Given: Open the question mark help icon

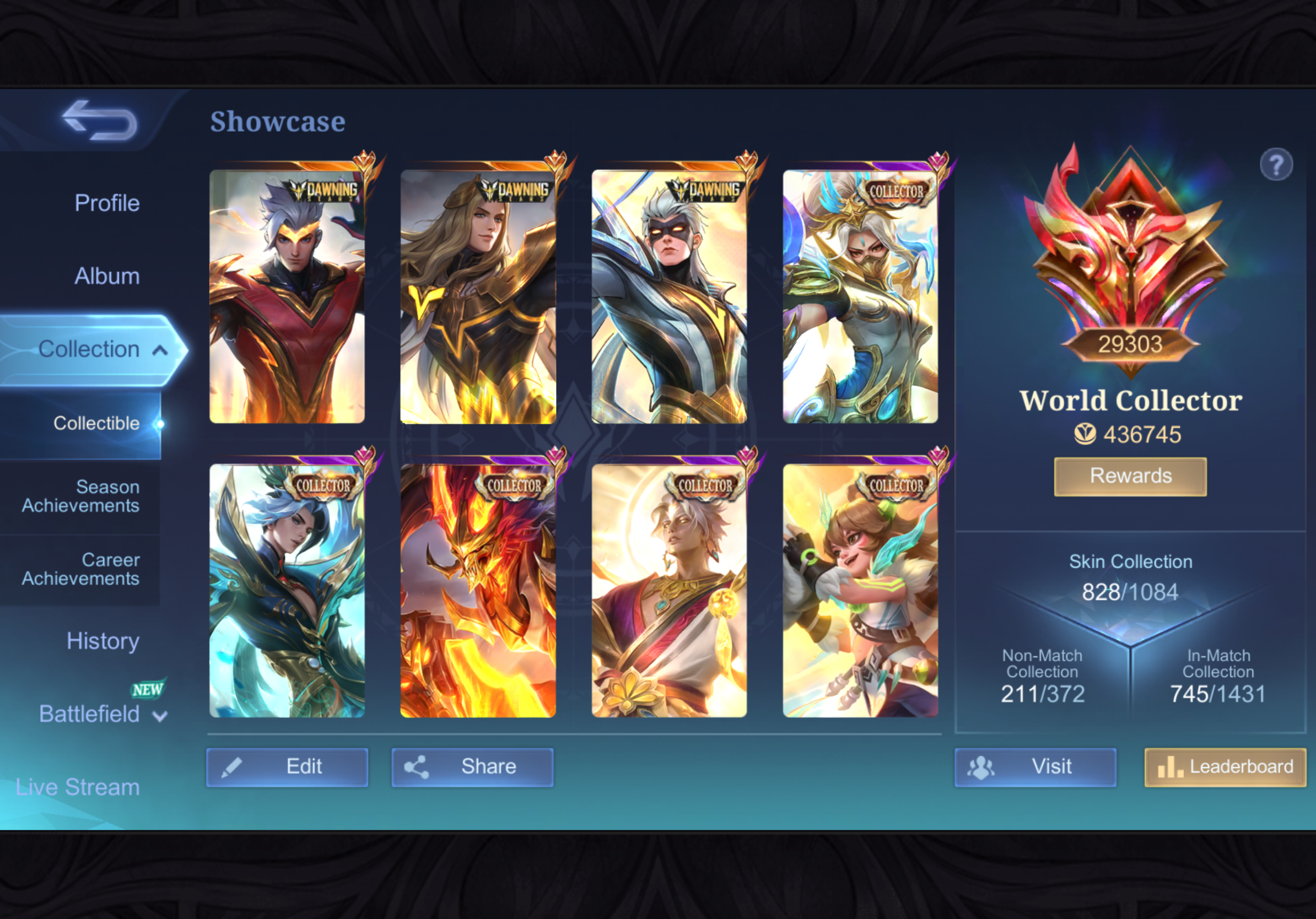Looking at the screenshot, I should tap(1276, 165).
